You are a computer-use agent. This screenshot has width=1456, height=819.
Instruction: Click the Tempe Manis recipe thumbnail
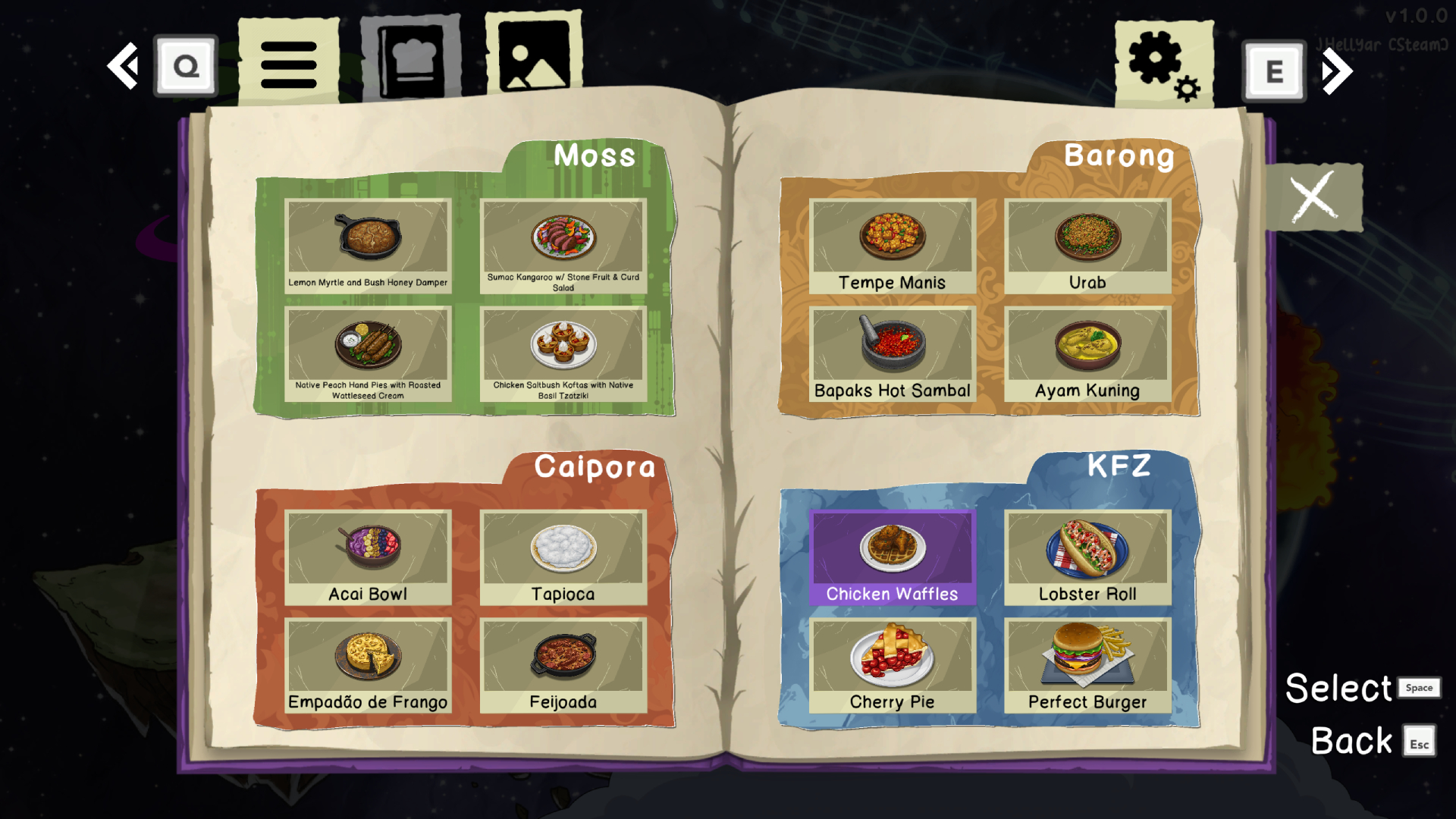893,237
